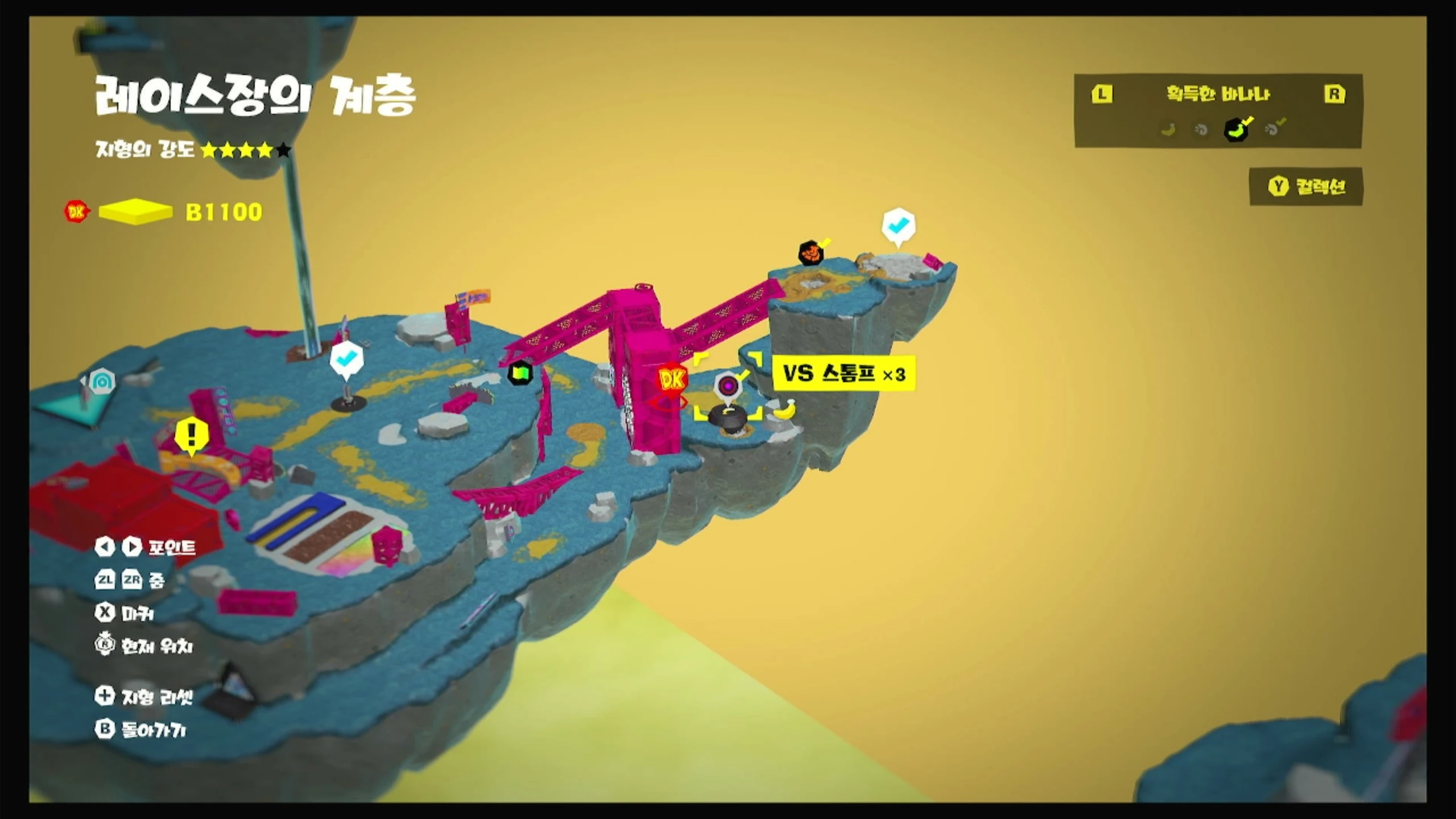
Task: Open the 컬렉션 collection panel
Action: pos(1307,187)
